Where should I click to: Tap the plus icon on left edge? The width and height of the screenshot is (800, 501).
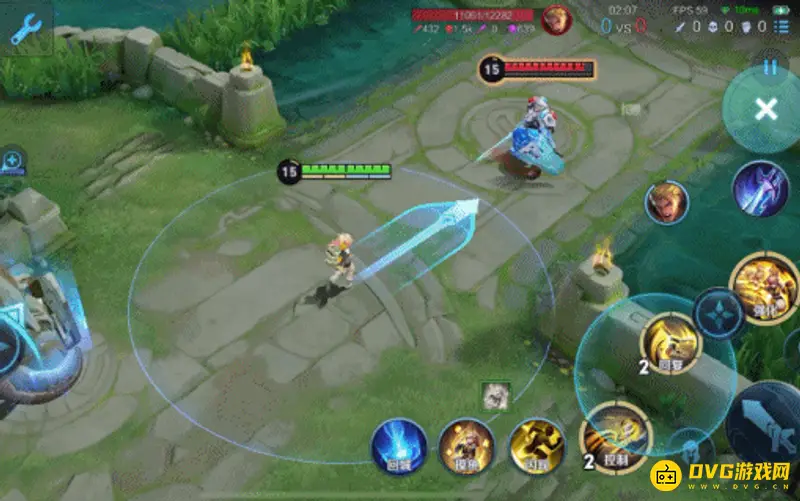(x=12, y=160)
